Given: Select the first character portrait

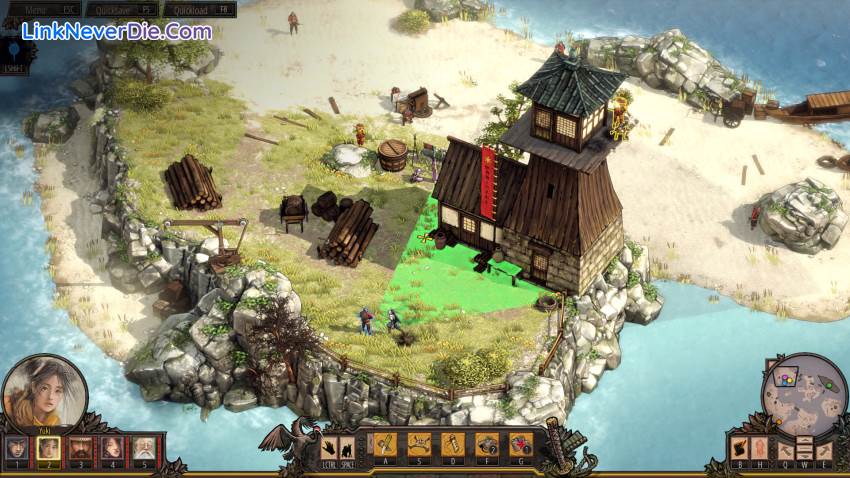Looking at the screenshot, I should point(17,448).
